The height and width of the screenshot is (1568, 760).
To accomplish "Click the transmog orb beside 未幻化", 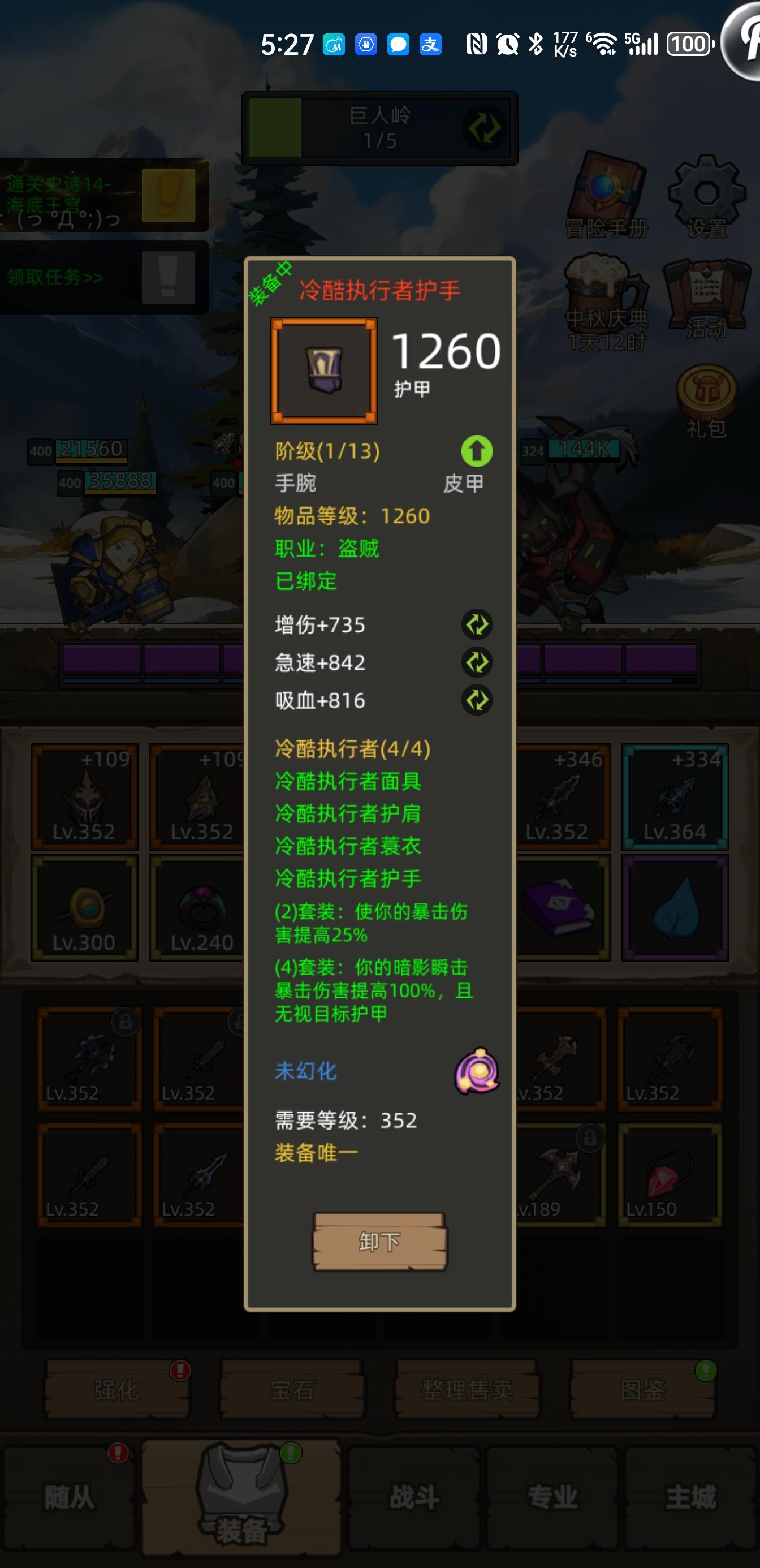I will [478, 1072].
